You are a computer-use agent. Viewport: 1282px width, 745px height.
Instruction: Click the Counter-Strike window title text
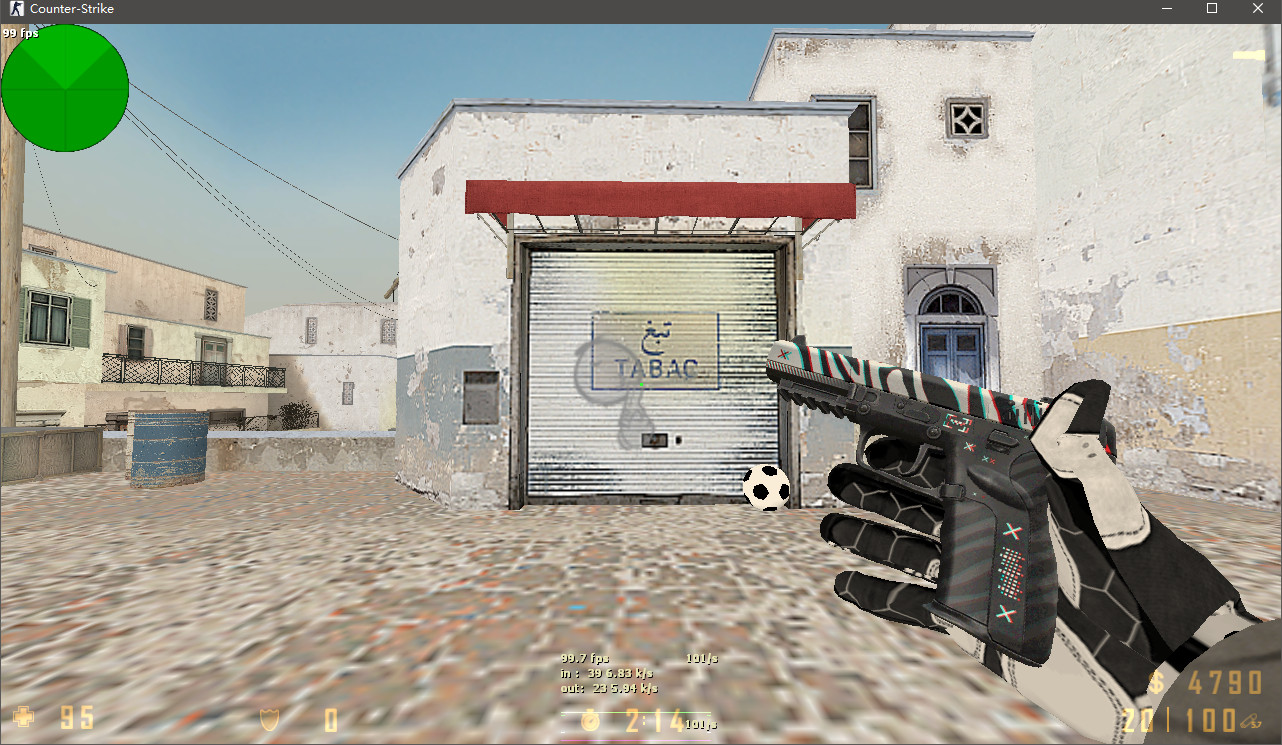[x=70, y=9]
